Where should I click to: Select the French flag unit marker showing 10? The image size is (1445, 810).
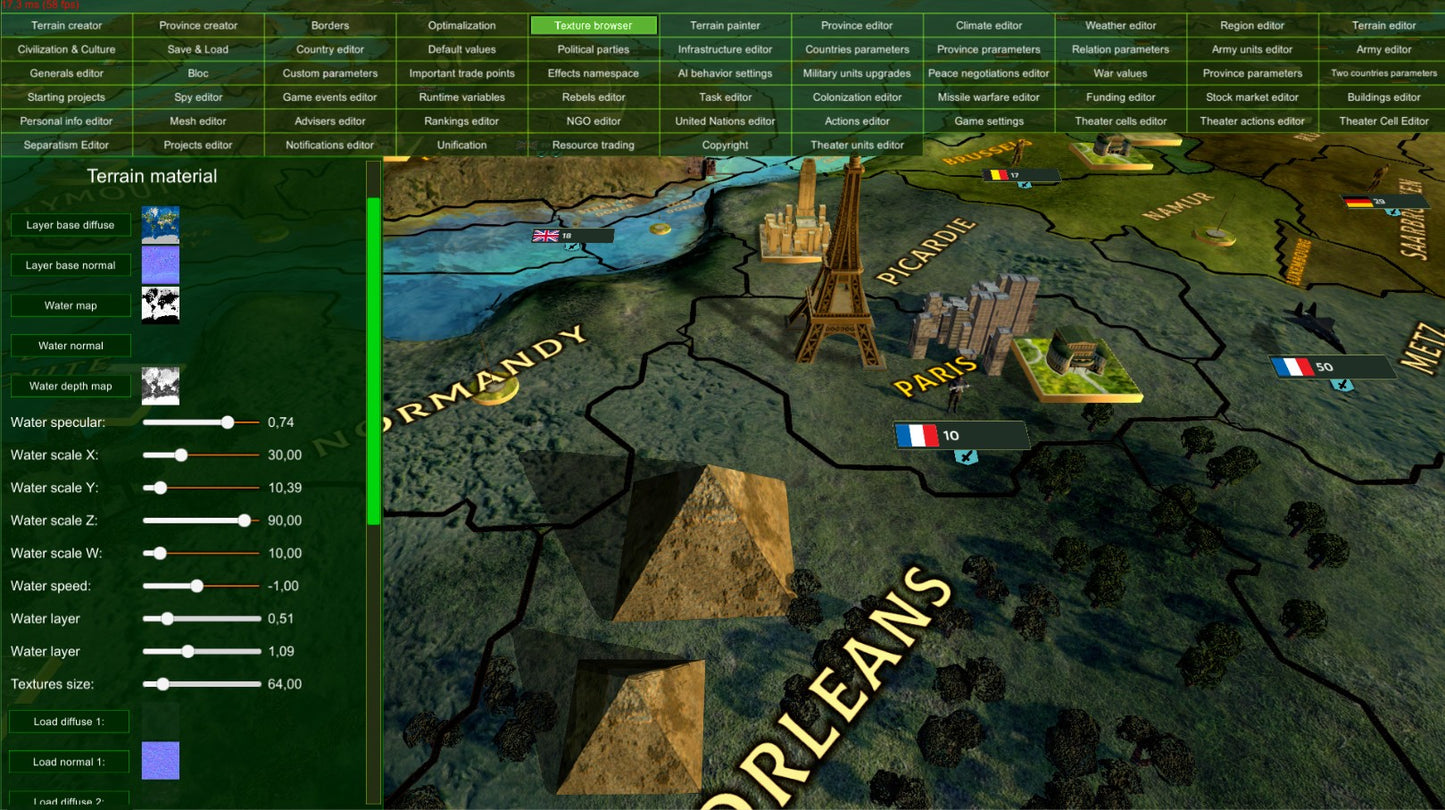921,435
